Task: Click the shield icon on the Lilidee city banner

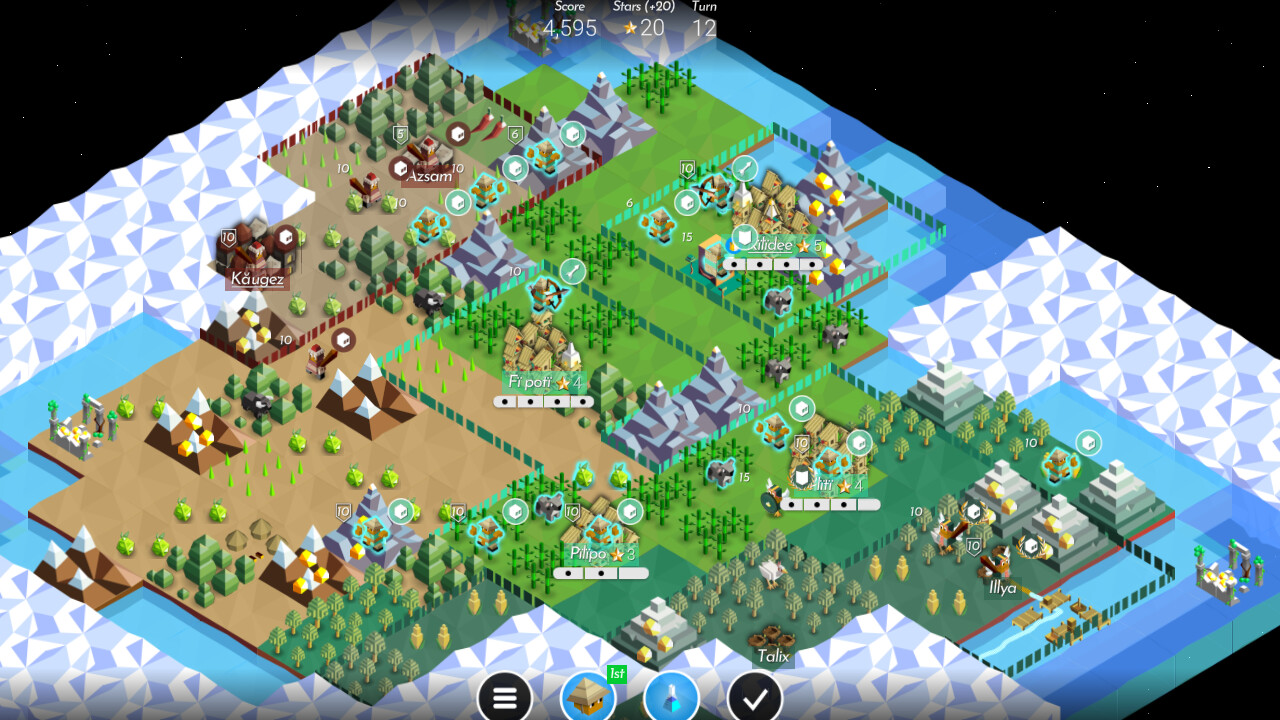Action: 743,236
